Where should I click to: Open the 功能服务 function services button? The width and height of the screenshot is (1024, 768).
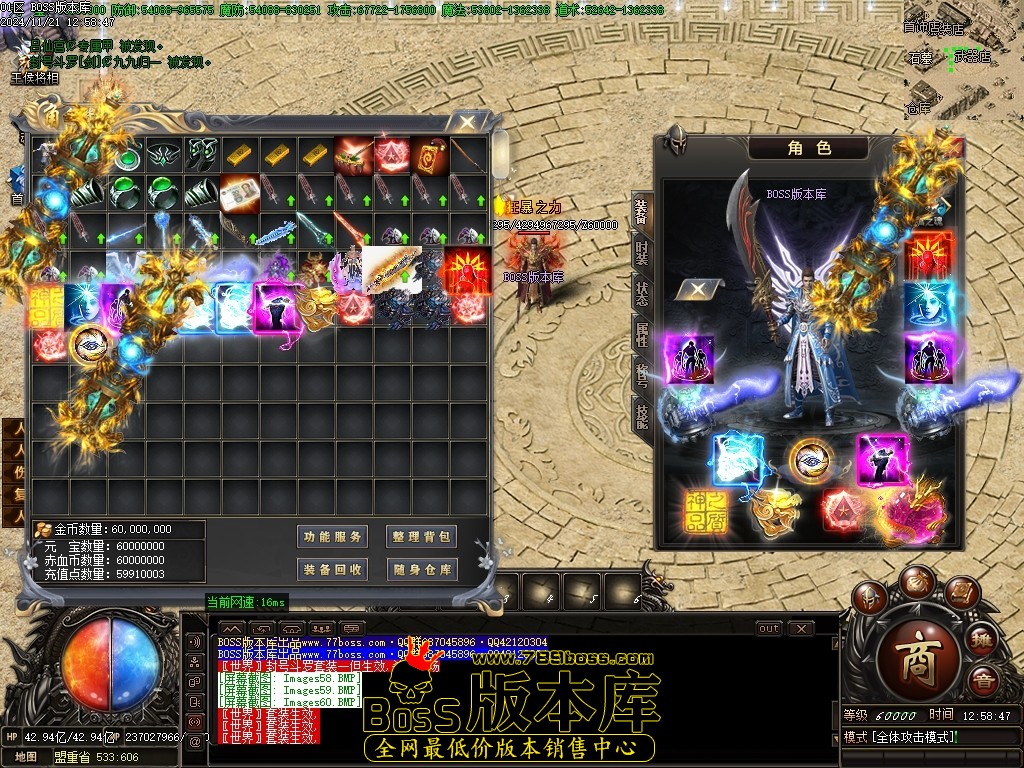[334, 537]
